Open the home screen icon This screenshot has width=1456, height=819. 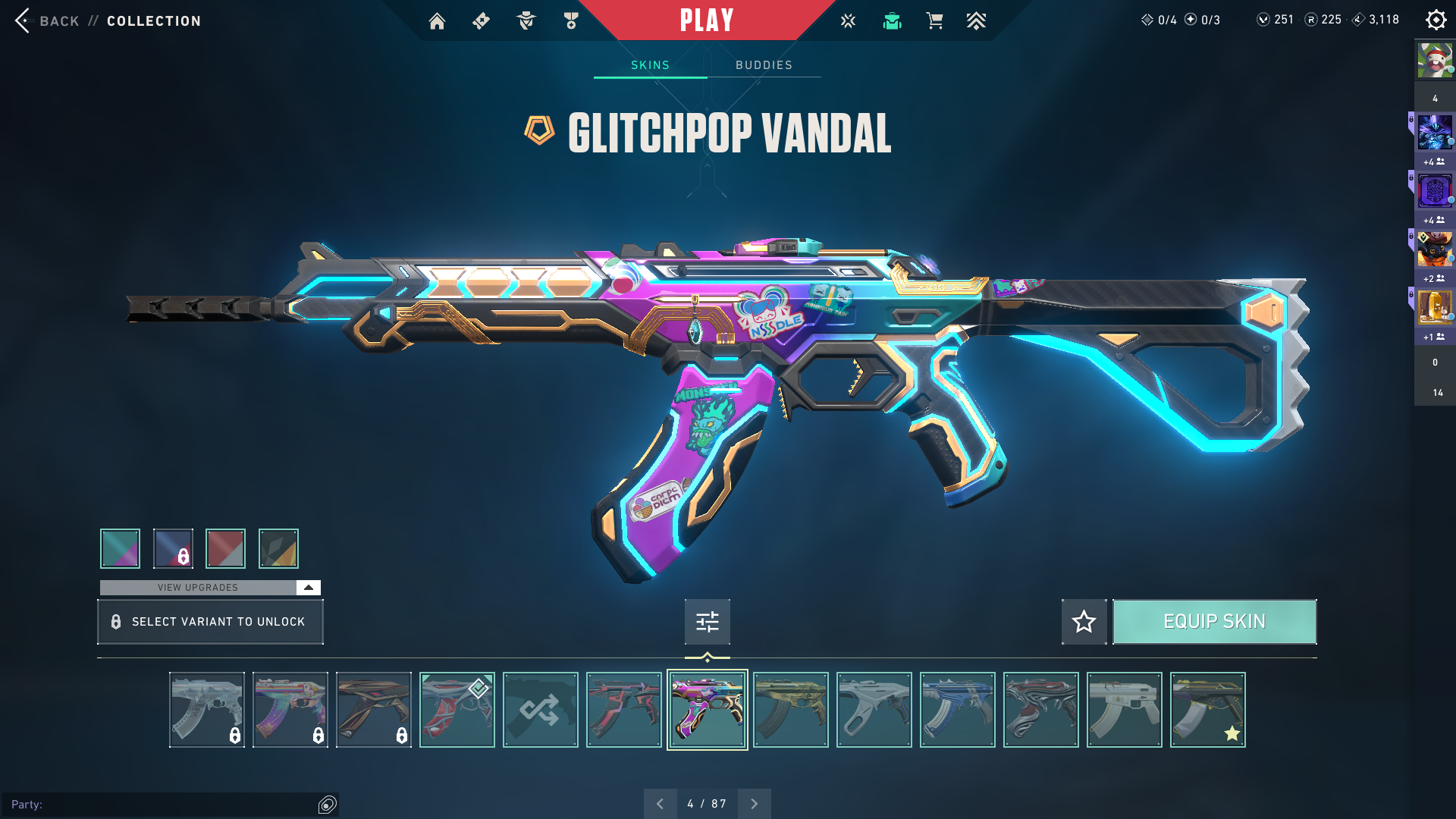(x=437, y=21)
